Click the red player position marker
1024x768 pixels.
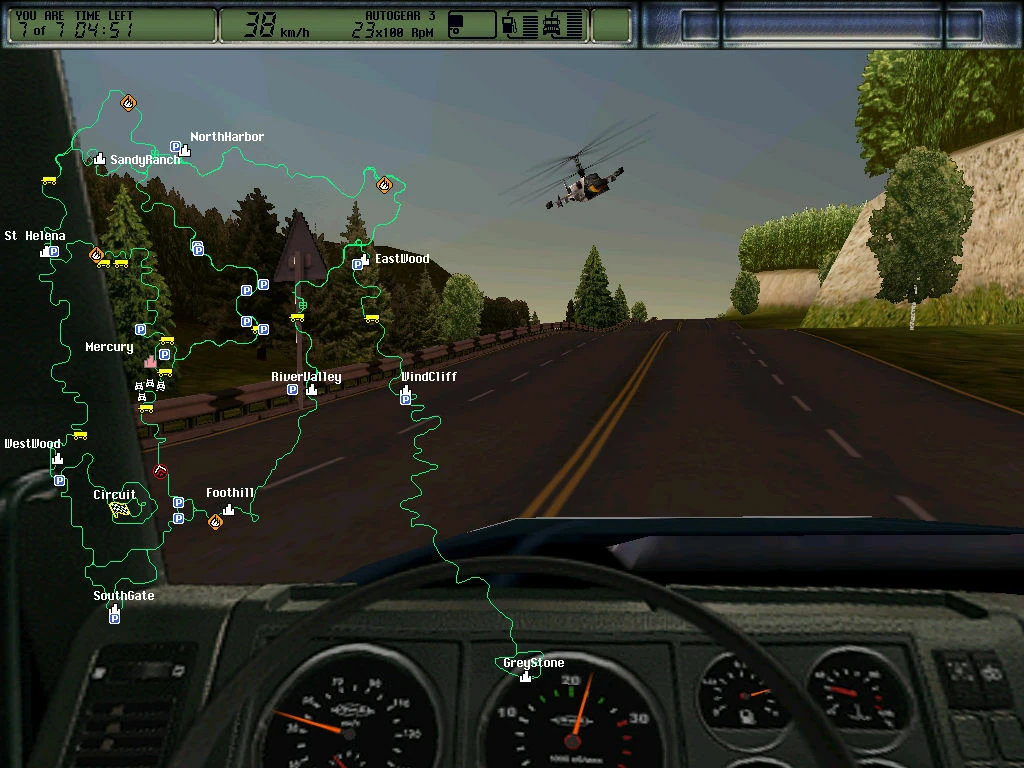click(x=160, y=472)
